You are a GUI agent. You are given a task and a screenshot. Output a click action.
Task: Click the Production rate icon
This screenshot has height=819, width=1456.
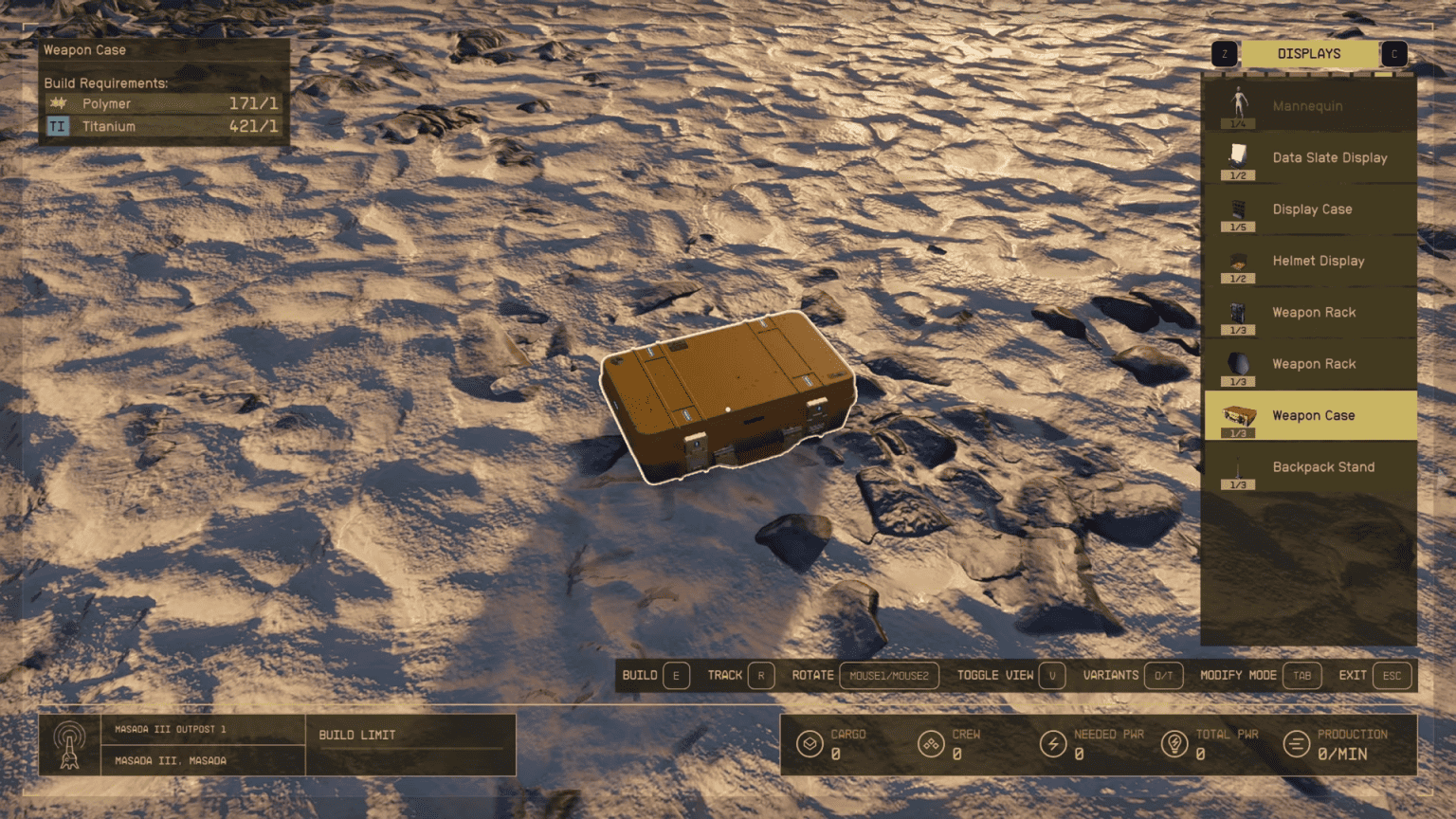[x=1298, y=744]
